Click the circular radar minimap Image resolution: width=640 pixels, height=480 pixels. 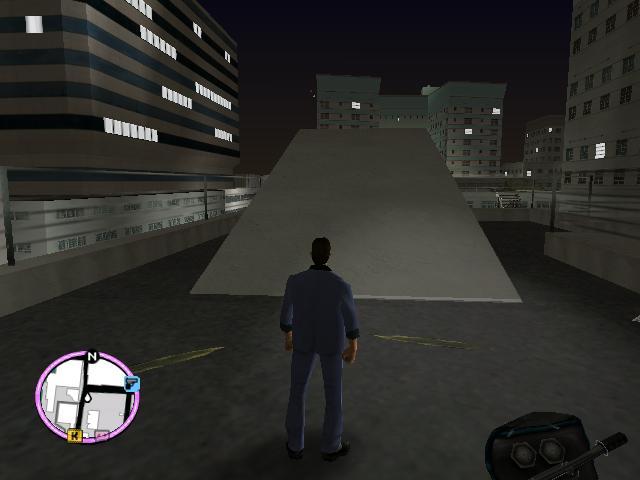tap(86, 396)
